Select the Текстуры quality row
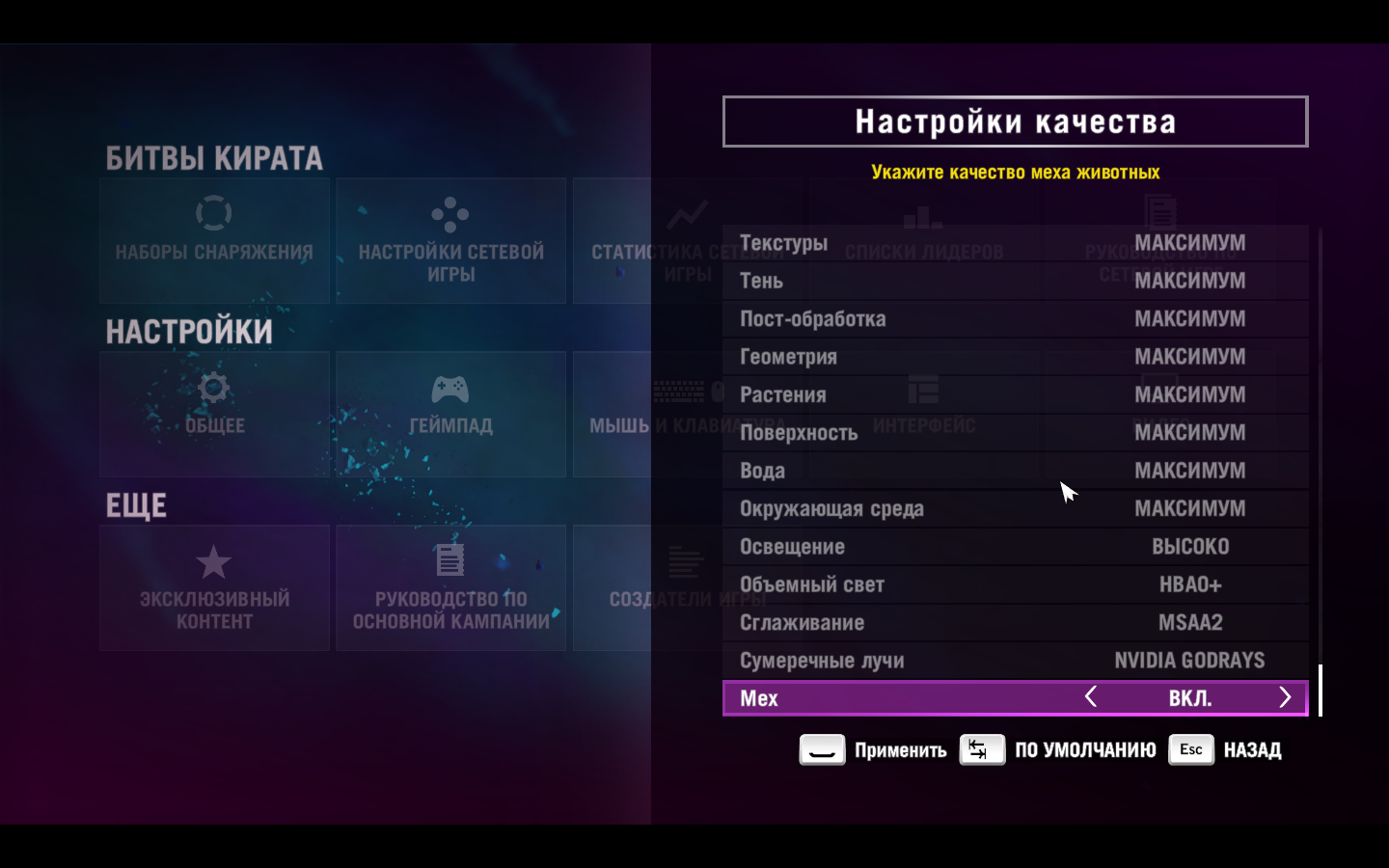The image size is (1389, 868). coord(1015,243)
